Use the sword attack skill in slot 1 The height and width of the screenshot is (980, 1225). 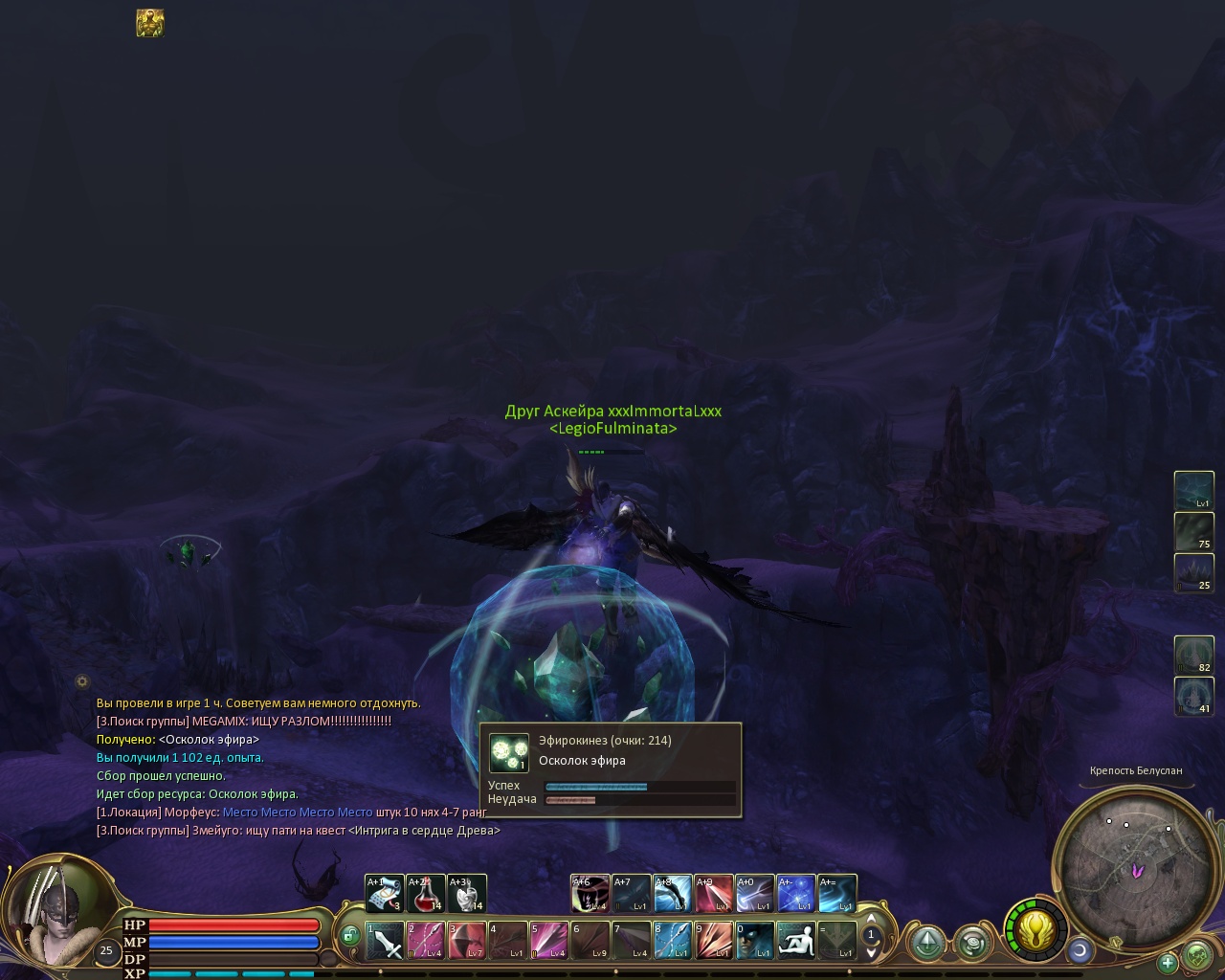(x=385, y=941)
